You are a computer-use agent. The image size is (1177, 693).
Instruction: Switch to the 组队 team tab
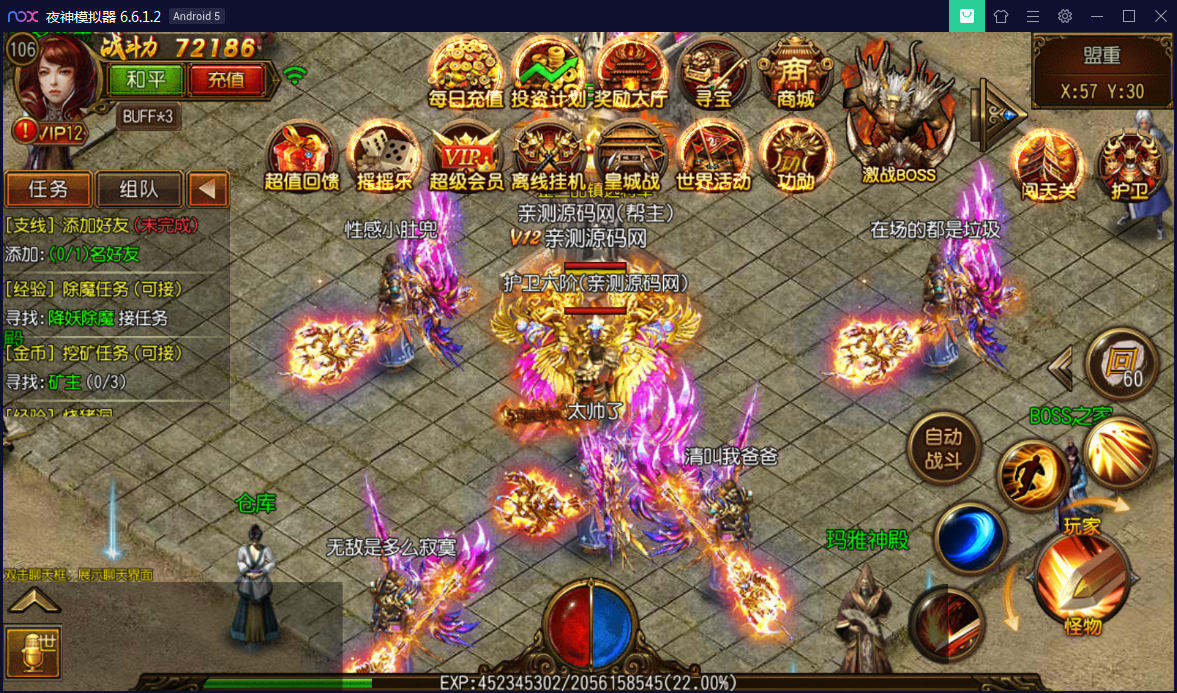pos(137,189)
